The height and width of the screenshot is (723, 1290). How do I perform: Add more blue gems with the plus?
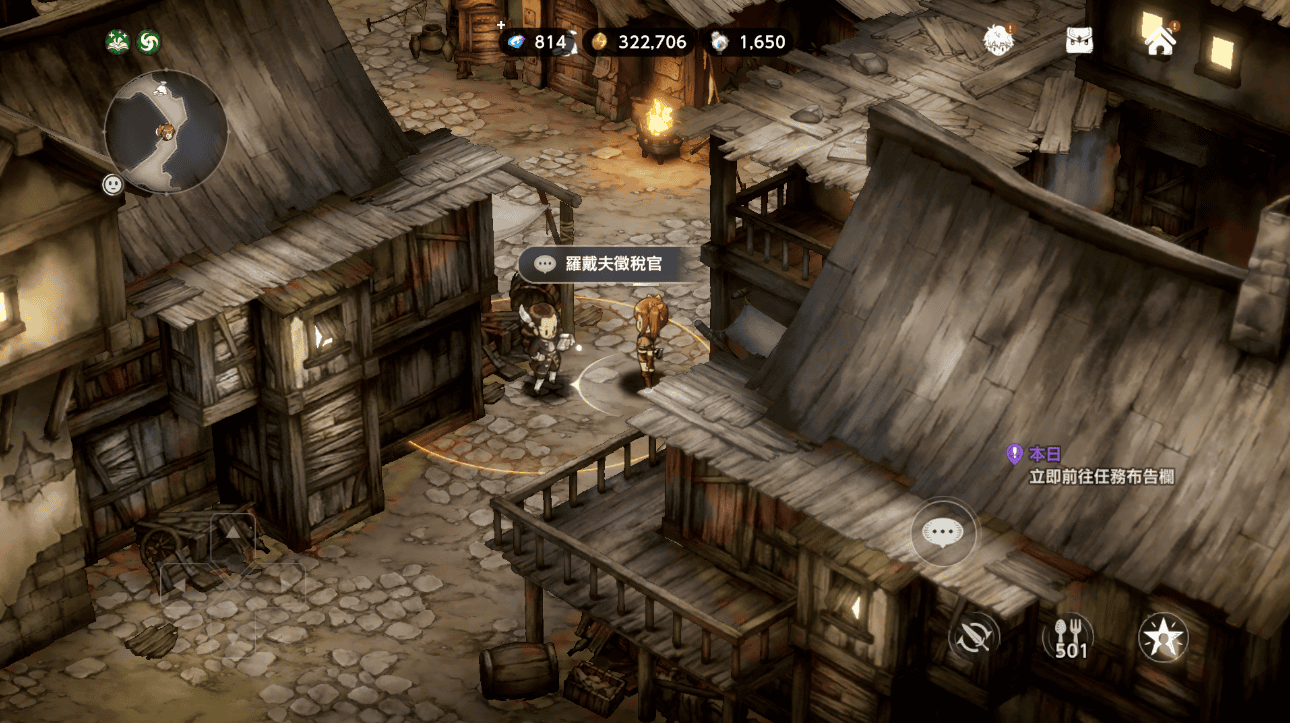[502, 25]
